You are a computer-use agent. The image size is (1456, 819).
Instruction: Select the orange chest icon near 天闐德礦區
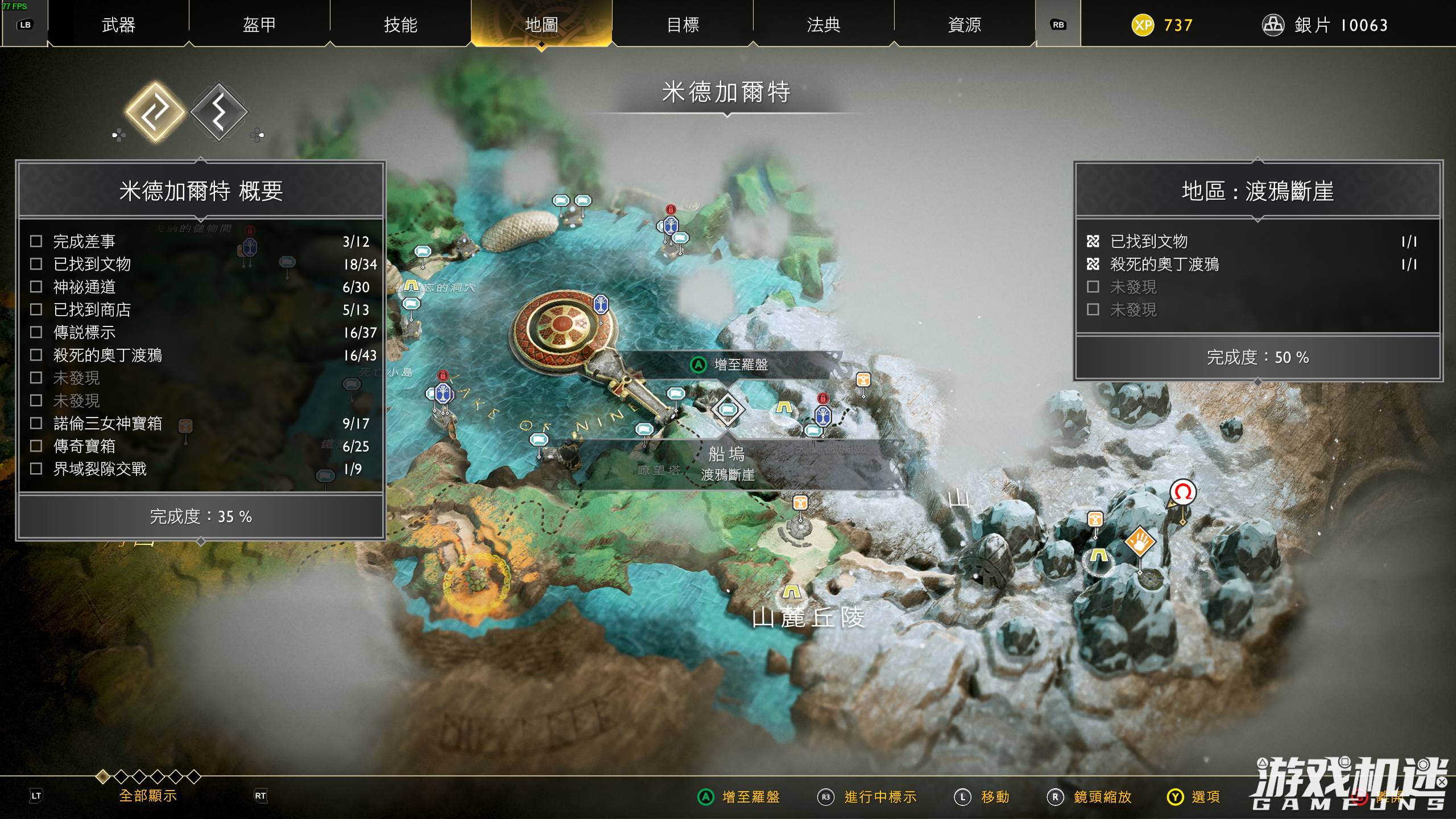[x=863, y=381]
